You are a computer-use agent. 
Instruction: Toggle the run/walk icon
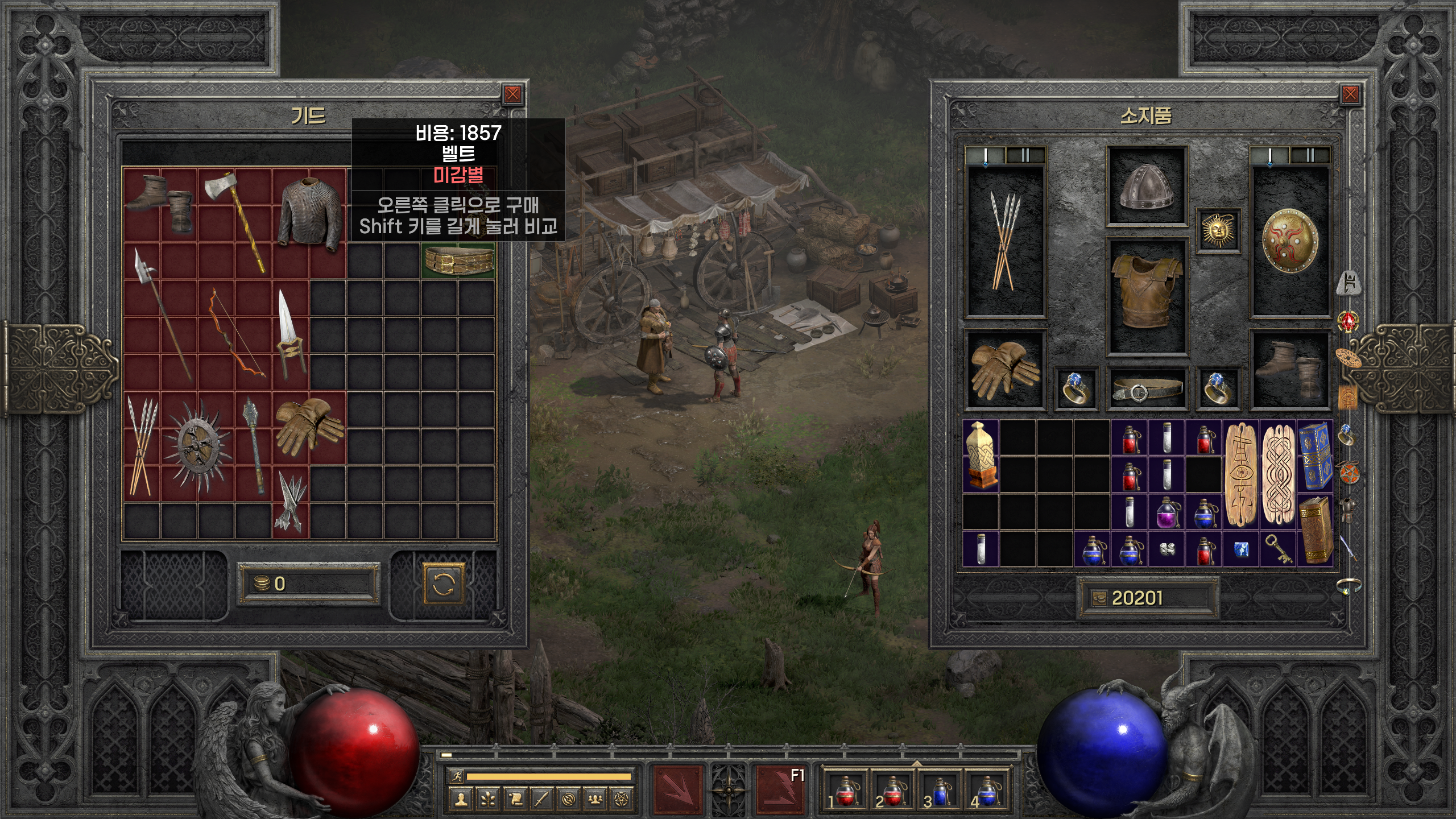[456, 776]
